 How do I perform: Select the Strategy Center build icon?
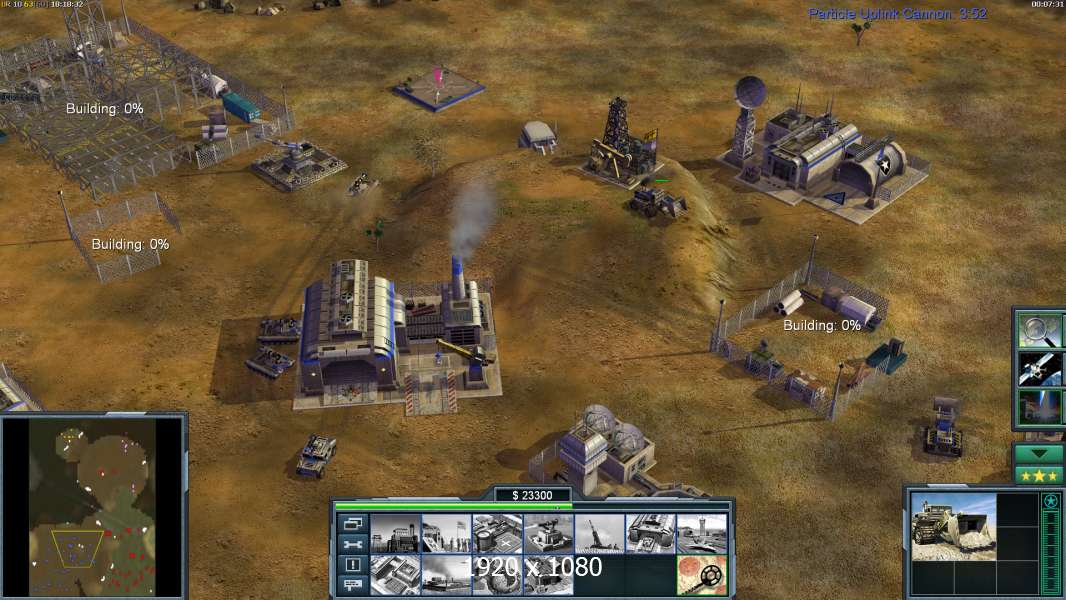pos(394,574)
